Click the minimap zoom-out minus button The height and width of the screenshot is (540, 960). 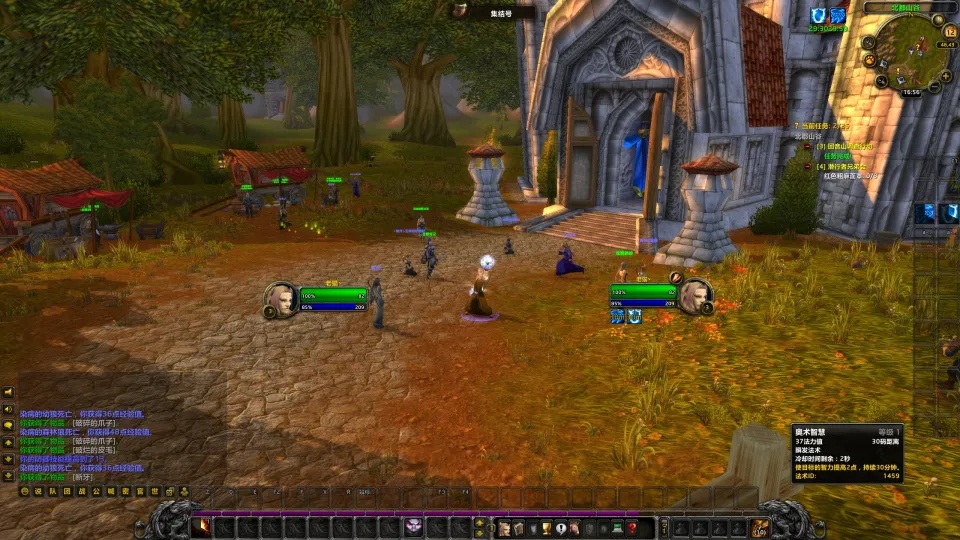pyautogui.click(x=933, y=87)
